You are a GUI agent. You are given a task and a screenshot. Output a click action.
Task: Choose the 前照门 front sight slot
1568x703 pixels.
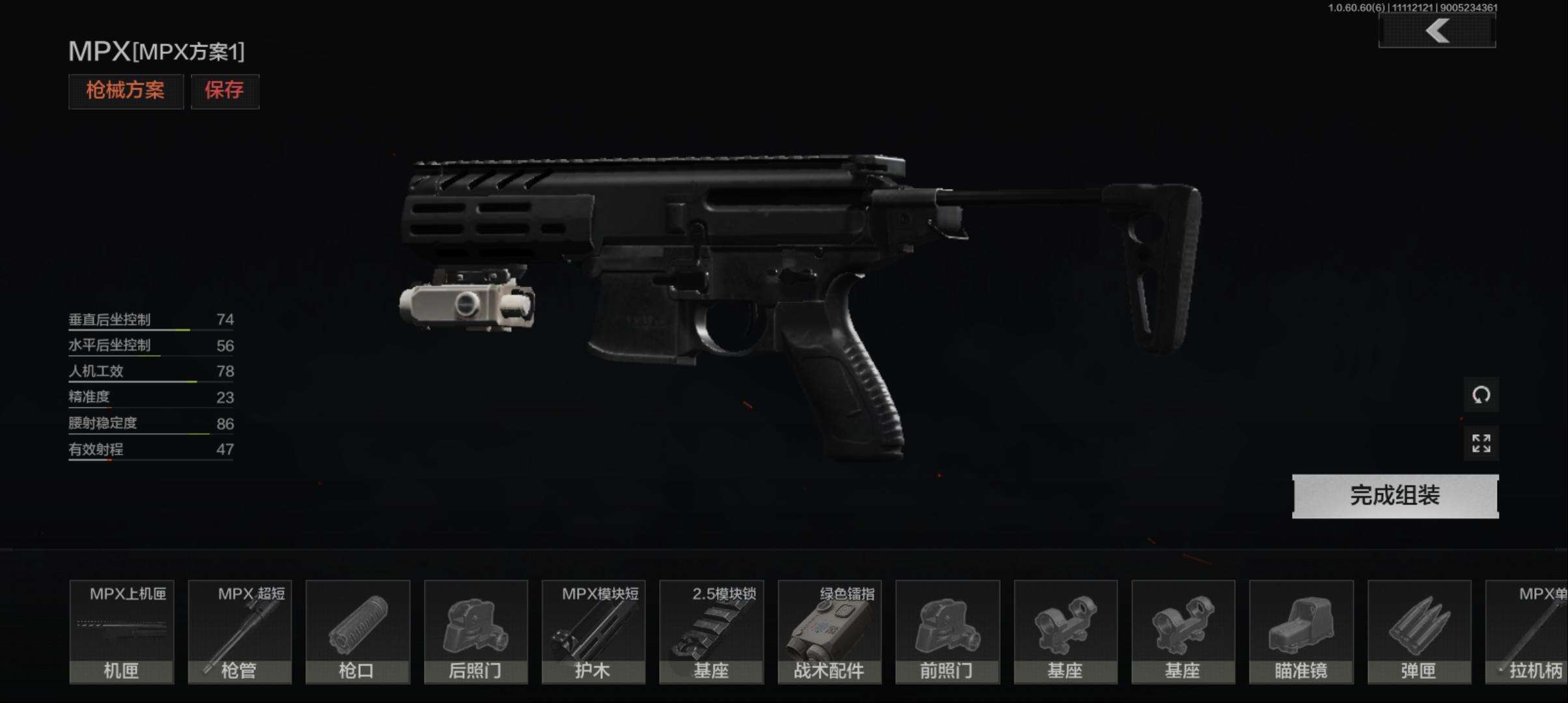pos(947,631)
